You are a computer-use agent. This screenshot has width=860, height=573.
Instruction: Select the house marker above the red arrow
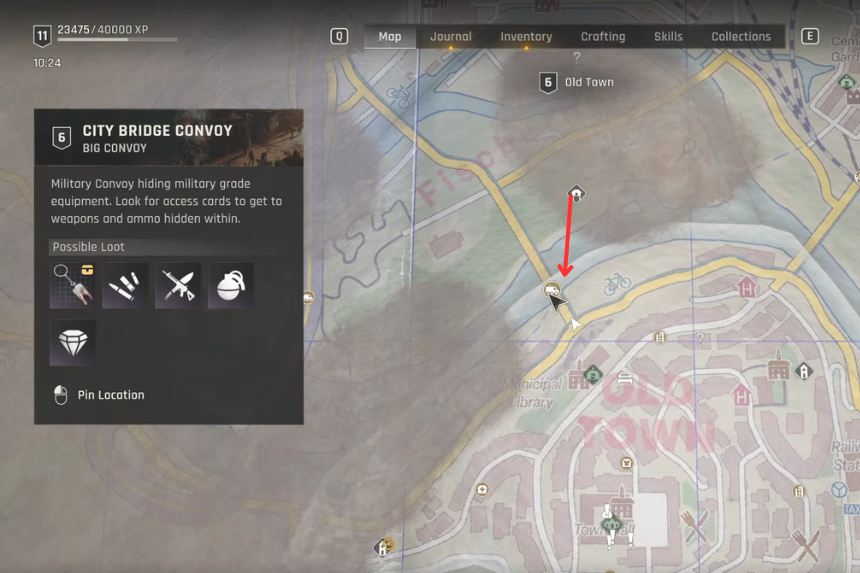tap(576, 193)
